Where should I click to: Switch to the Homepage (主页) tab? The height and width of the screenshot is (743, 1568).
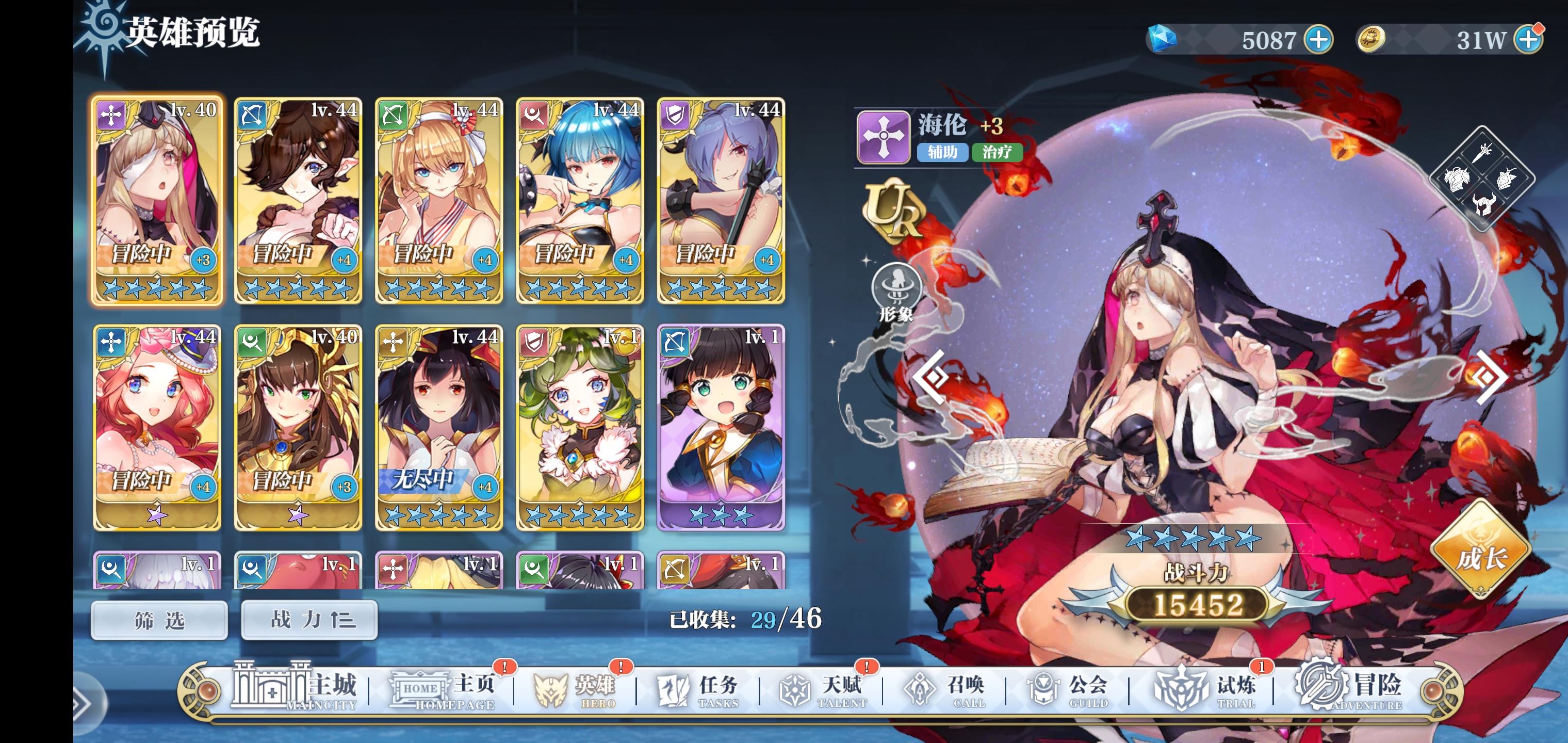(443, 690)
